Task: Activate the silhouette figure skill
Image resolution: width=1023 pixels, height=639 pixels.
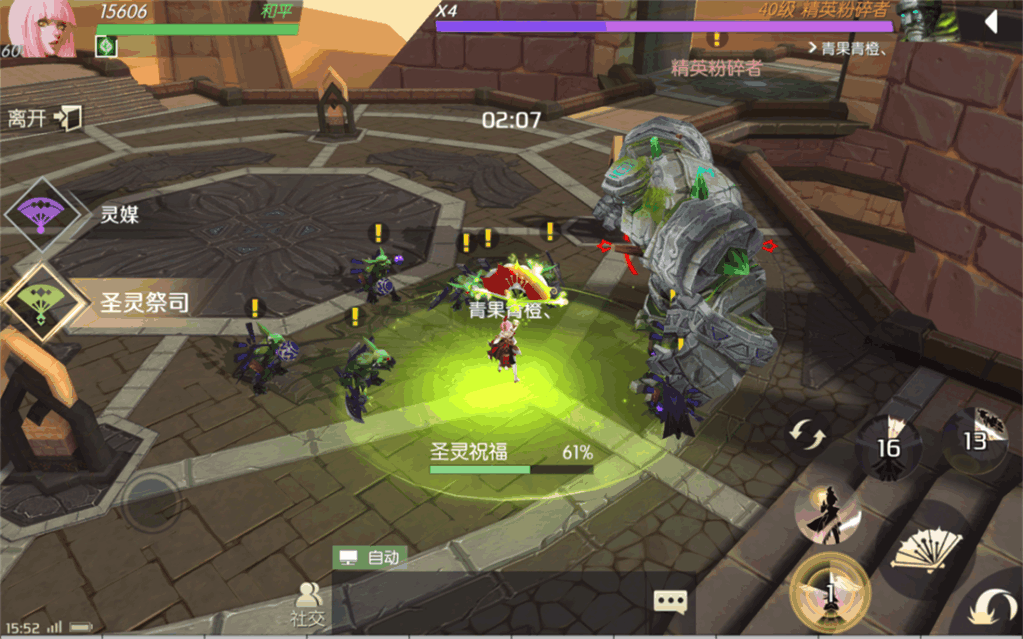Action: pos(828,514)
